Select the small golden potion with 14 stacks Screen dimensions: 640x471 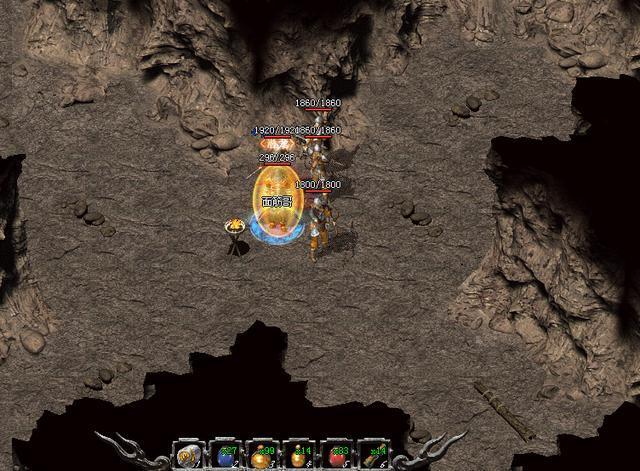[299, 455]
